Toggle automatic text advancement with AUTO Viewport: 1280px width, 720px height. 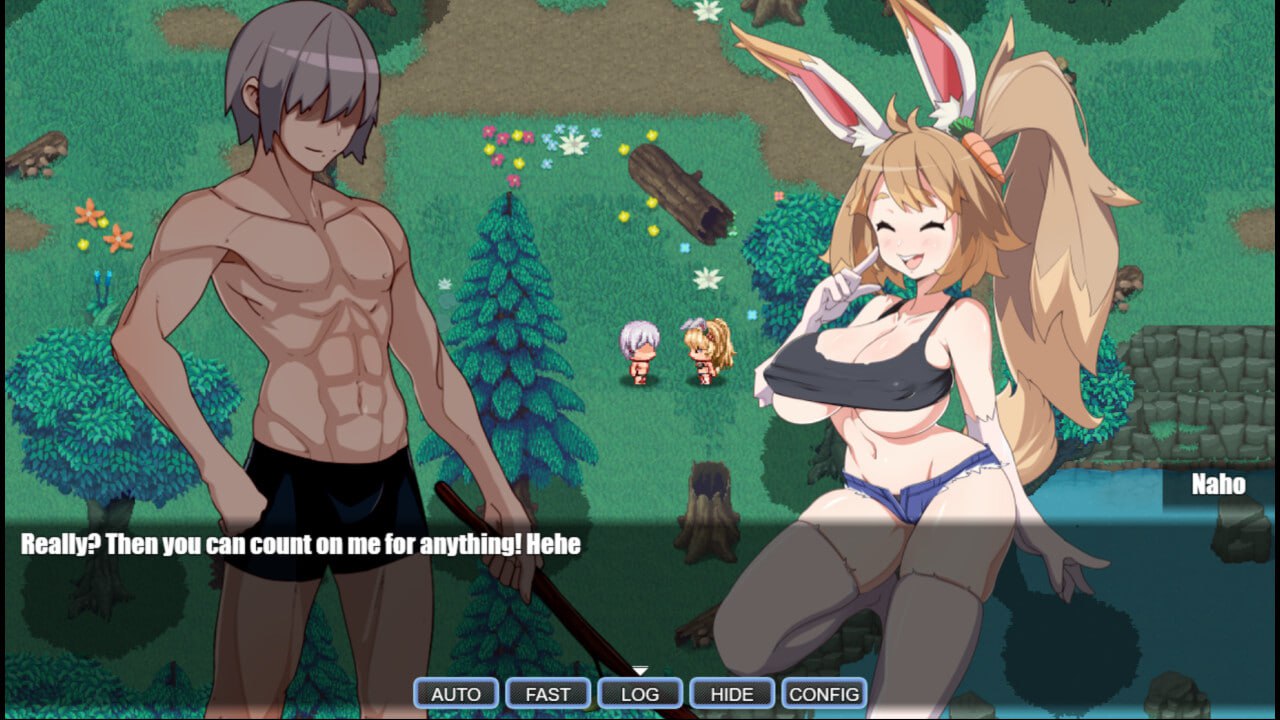455,692
